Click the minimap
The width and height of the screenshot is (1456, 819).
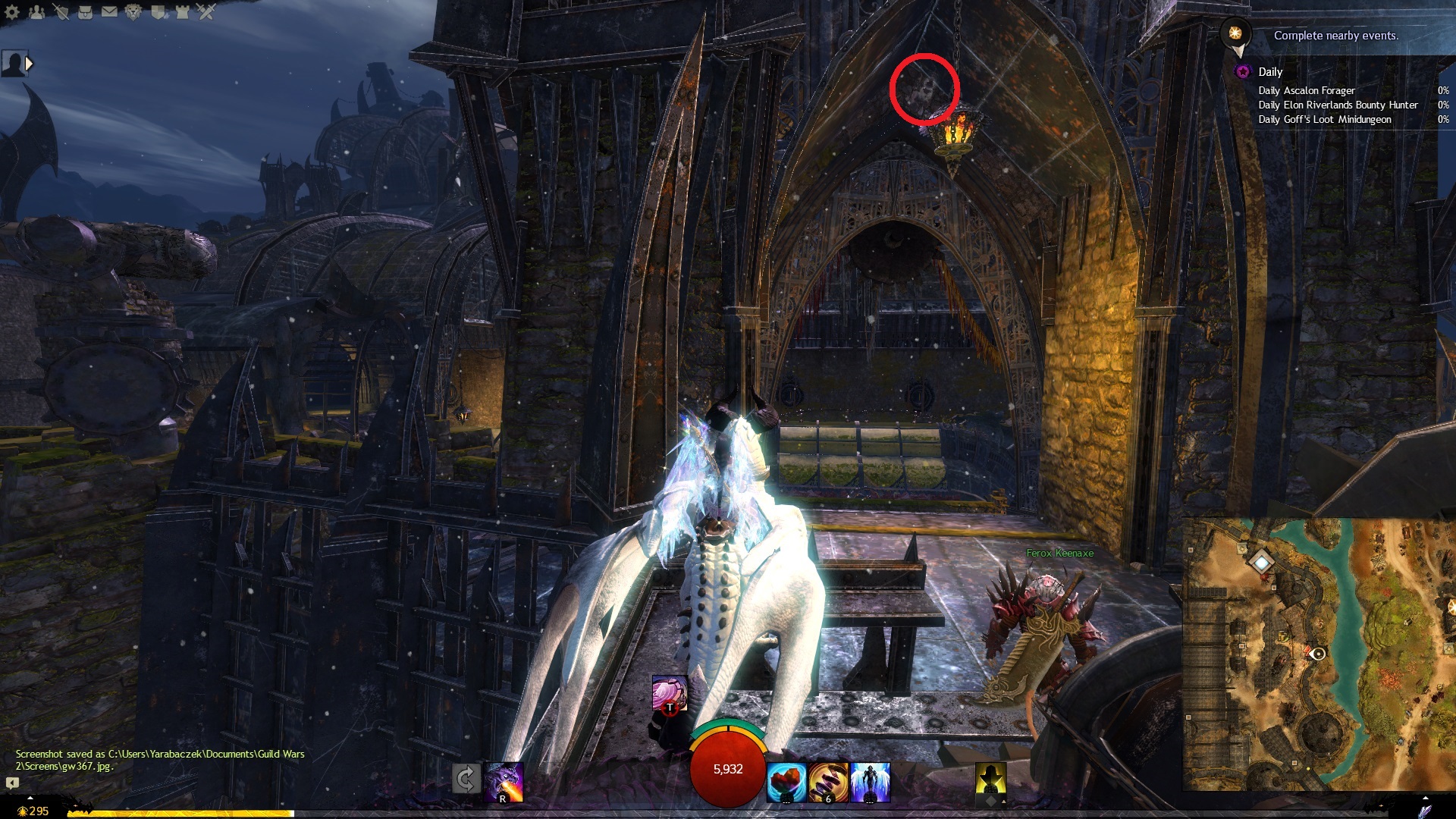pyautogui.click(x=1319, y=652)
